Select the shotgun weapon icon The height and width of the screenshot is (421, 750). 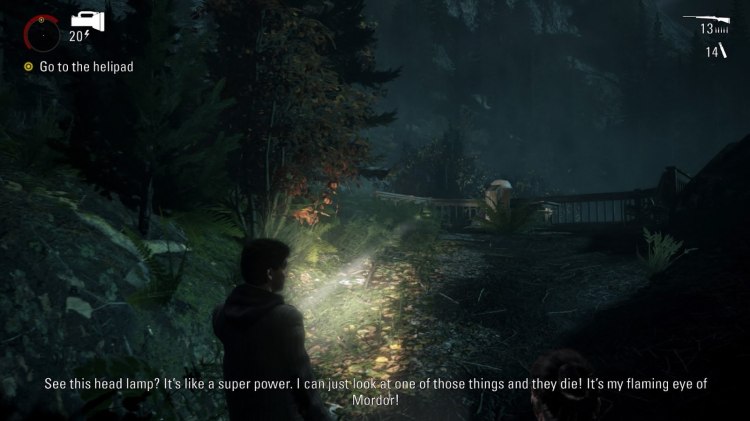(x=705, y=18)
